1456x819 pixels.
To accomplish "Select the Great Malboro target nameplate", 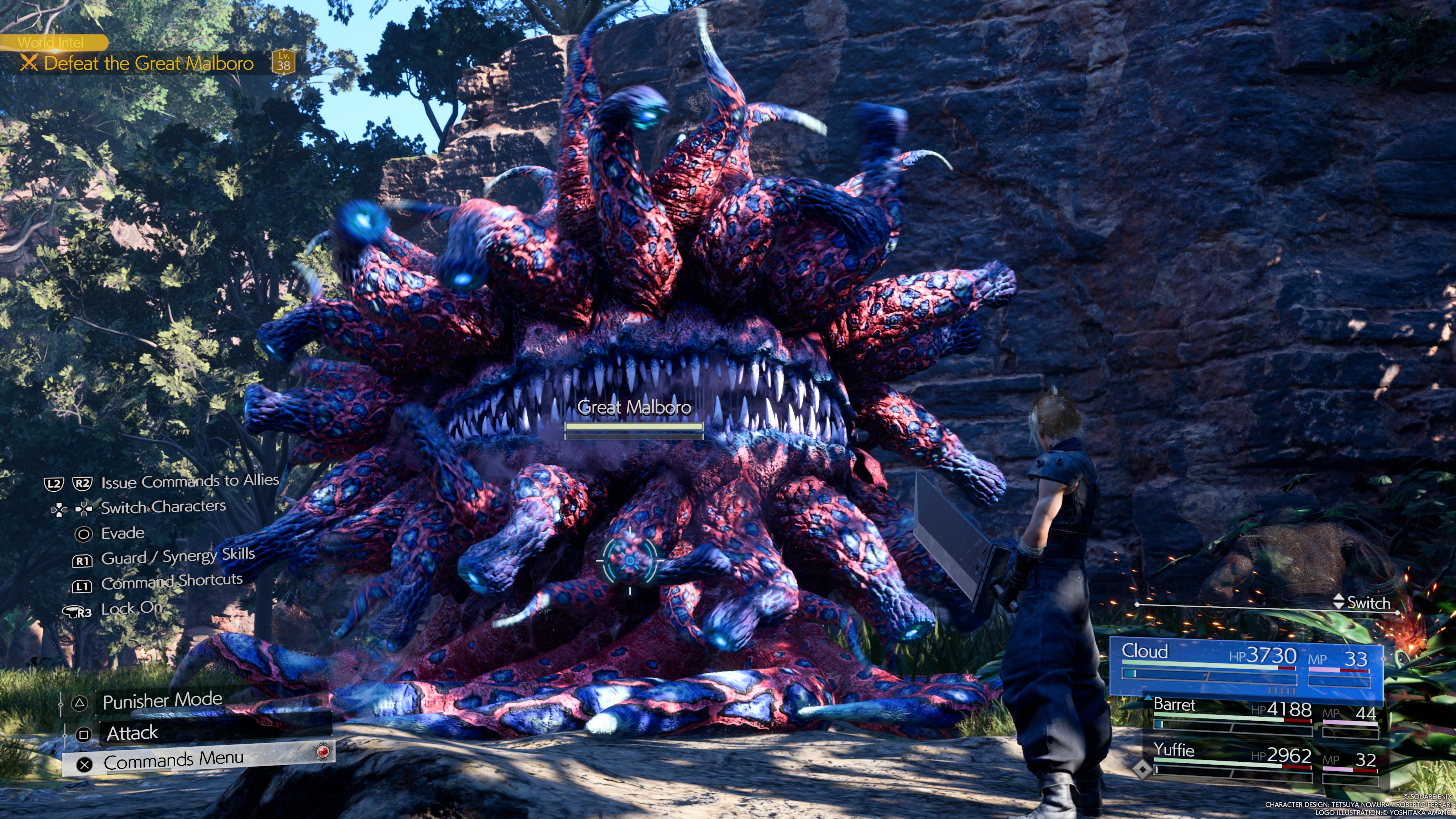I will coord(634,408).
